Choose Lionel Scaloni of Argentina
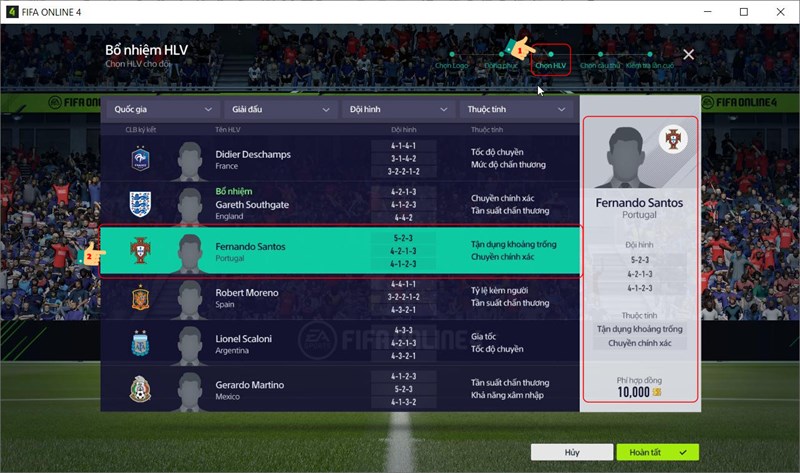 [340, 344]
